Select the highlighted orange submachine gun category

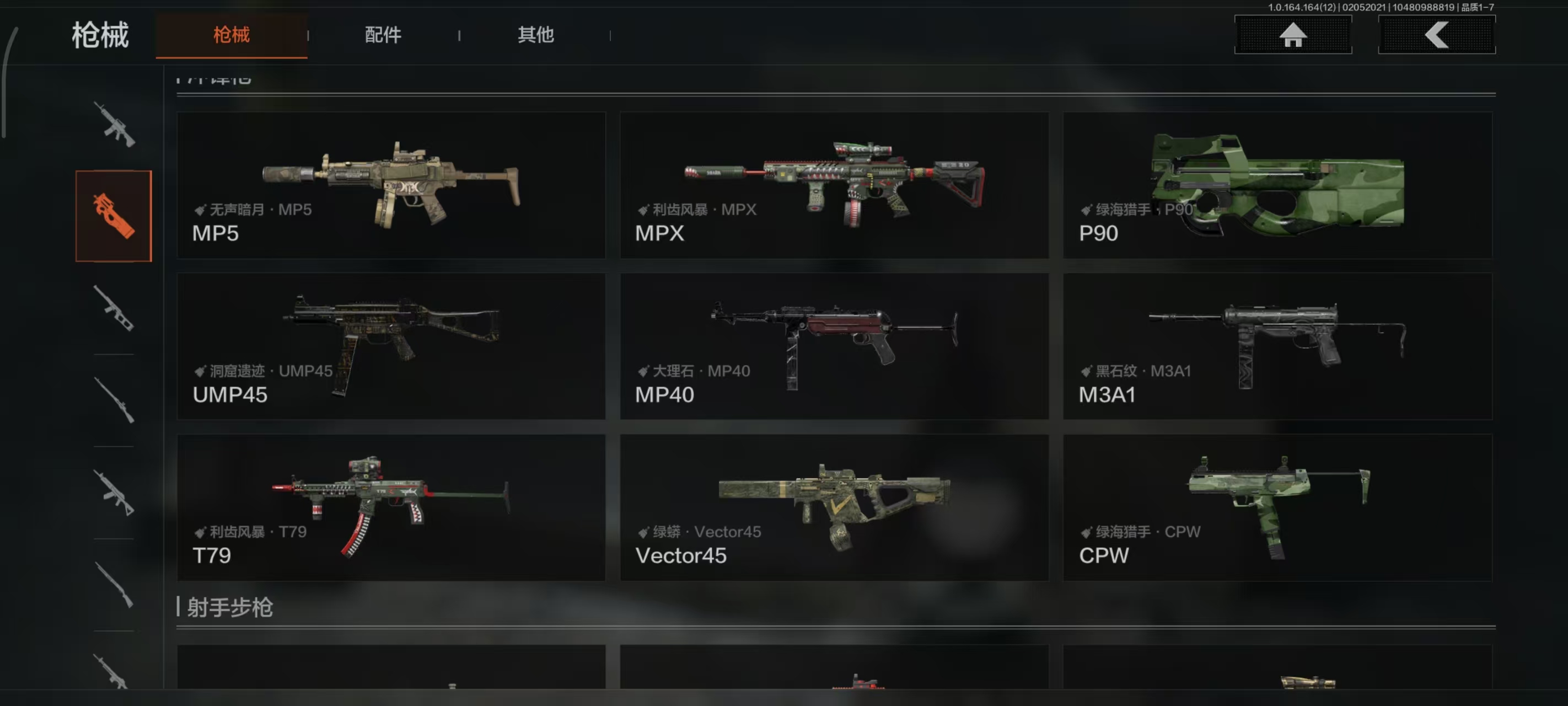pyautogui.click(x=114, y=216)
